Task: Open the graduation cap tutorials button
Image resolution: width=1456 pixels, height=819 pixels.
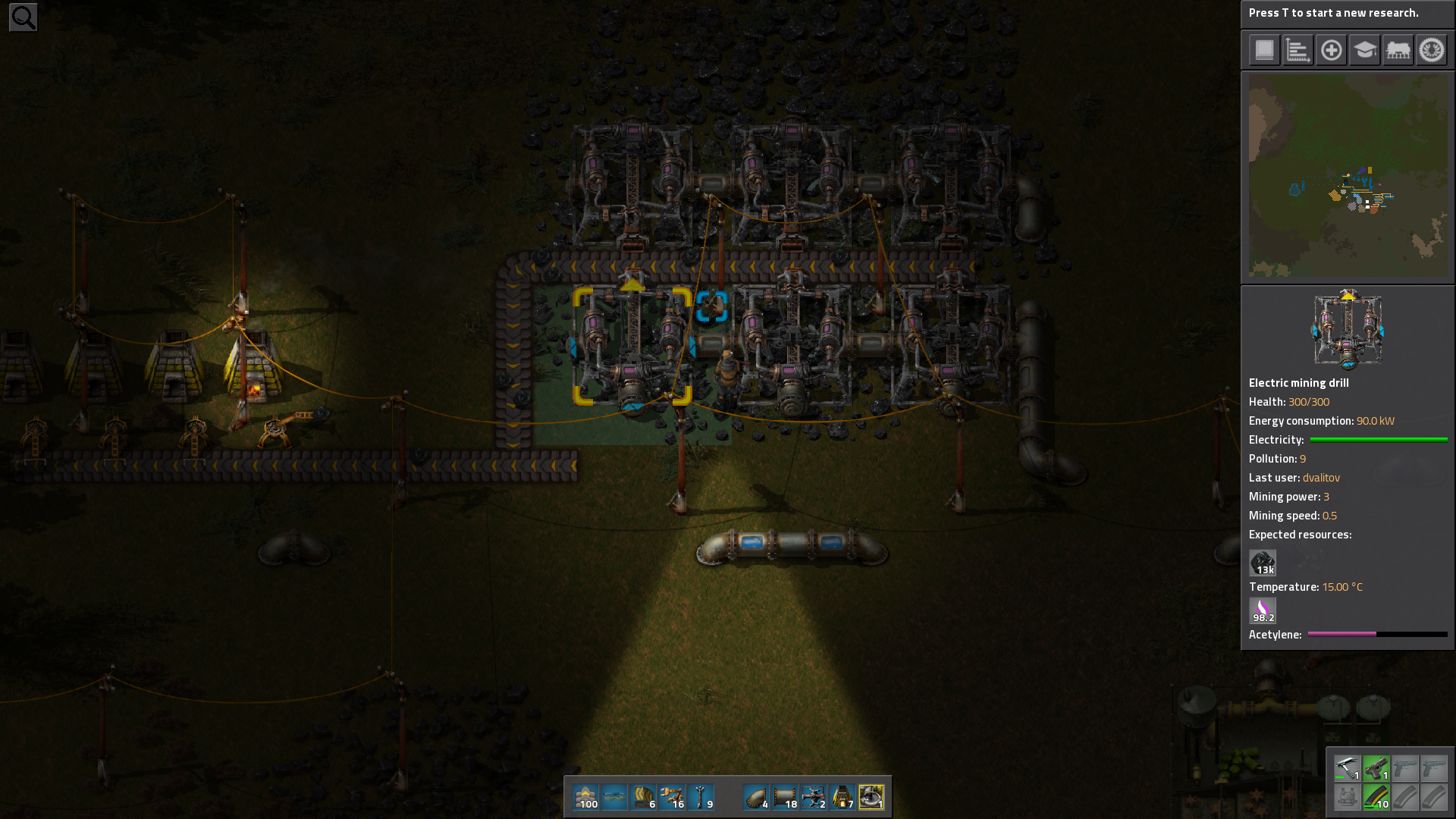Action: [x=1364, y=51]
